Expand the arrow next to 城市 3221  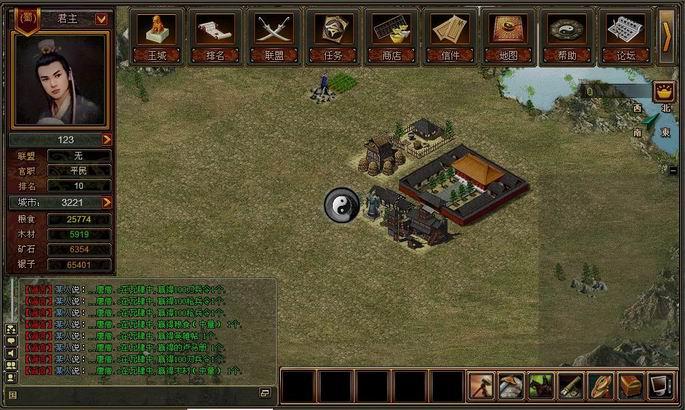pyautogui.click(x=106, y=202)
